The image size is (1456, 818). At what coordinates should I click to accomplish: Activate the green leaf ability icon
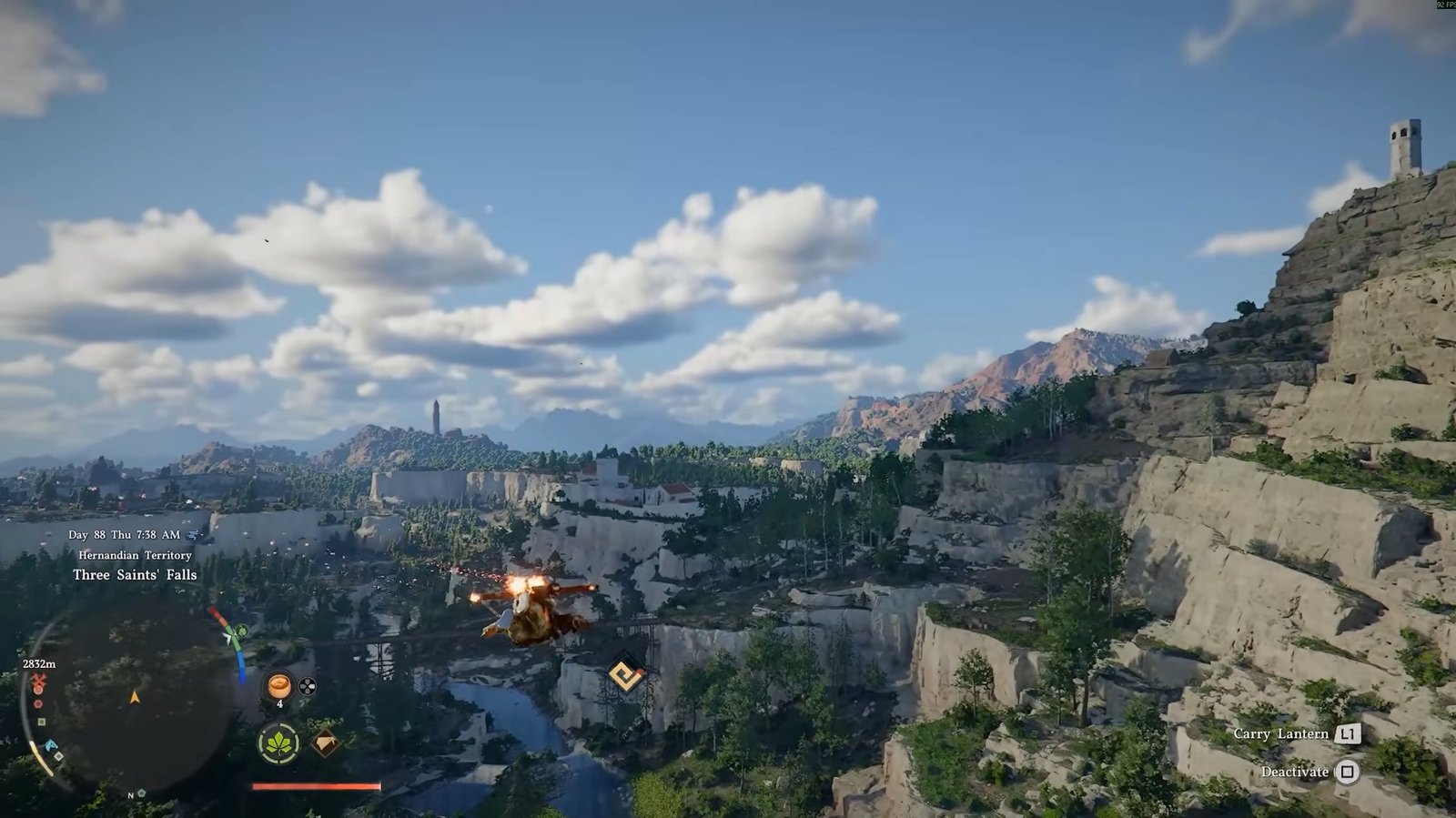pyautogui.click(x=278, y=743)
